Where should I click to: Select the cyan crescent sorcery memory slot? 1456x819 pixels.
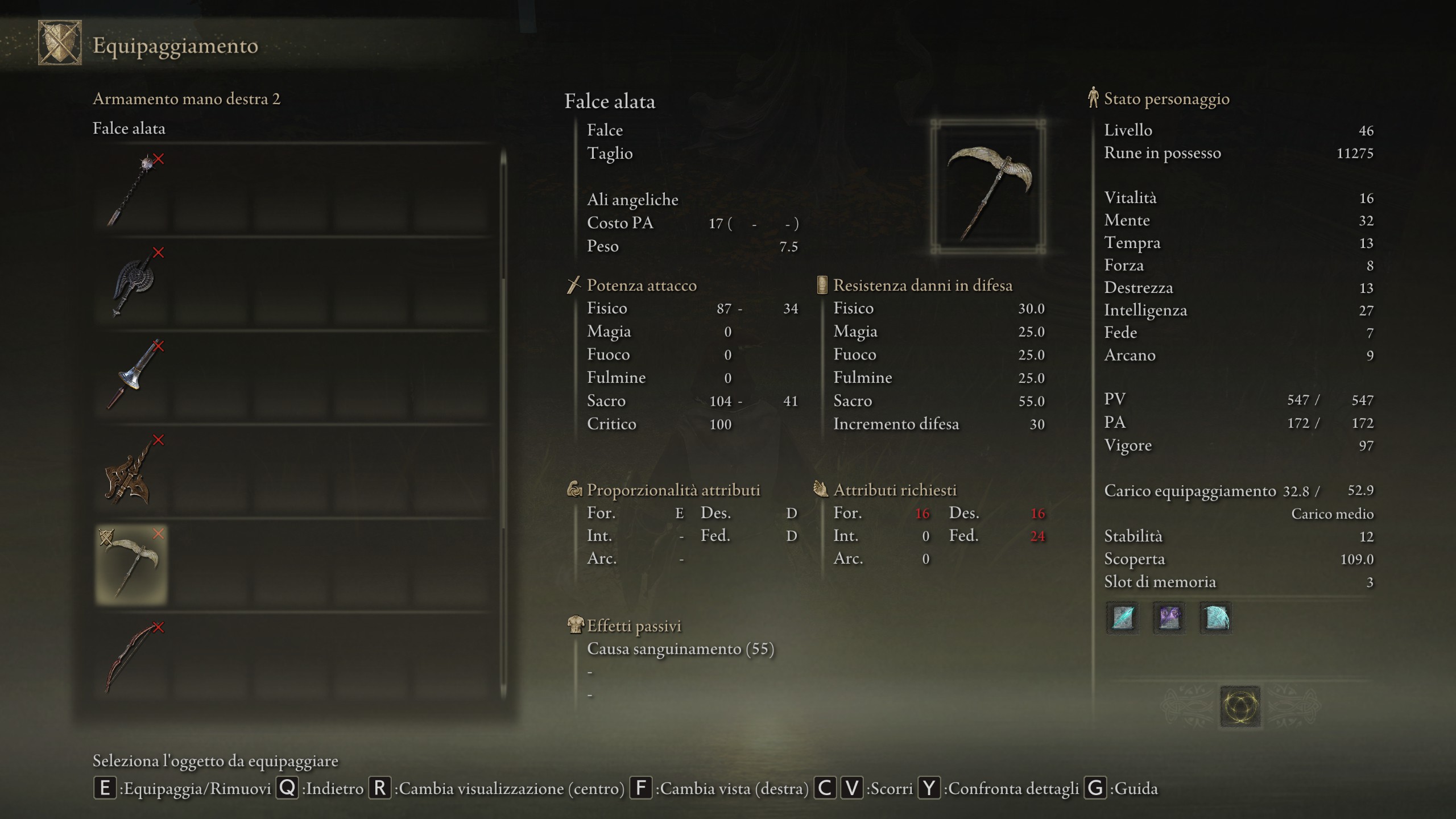[1215, 618]
